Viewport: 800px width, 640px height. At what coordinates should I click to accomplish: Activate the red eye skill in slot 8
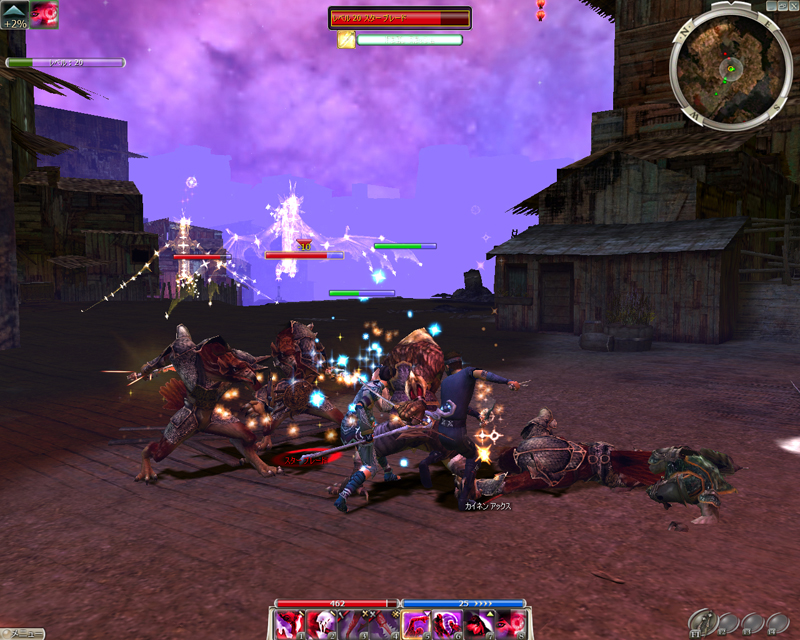tap(510, 625)
